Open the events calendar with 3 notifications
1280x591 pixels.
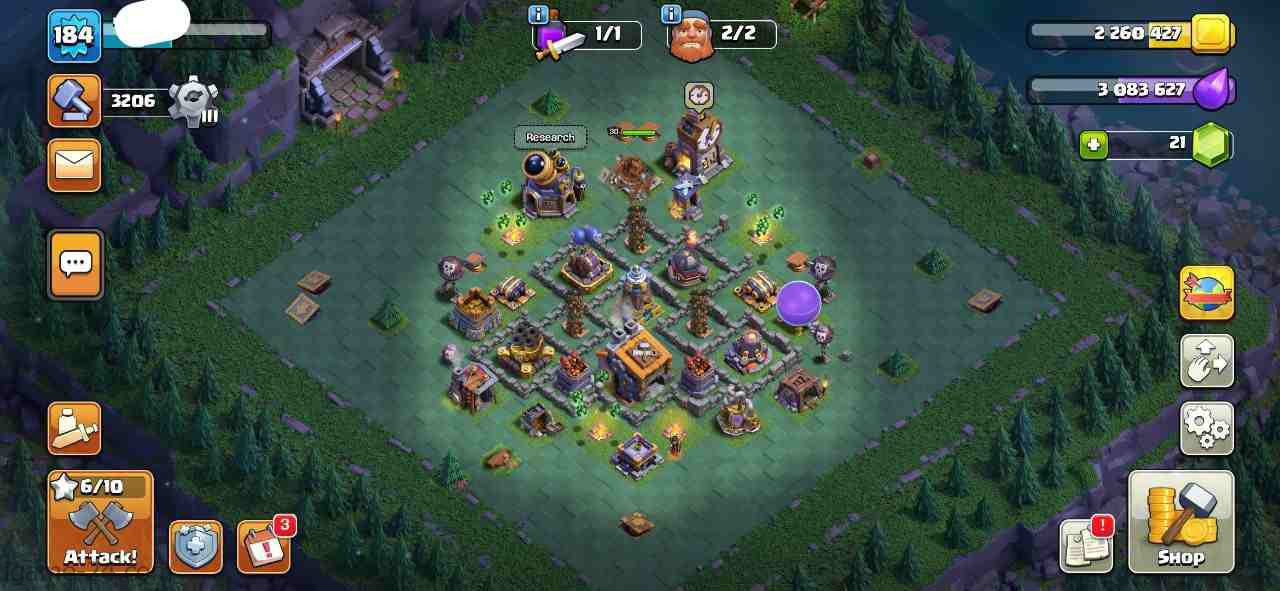click(263, 547)
